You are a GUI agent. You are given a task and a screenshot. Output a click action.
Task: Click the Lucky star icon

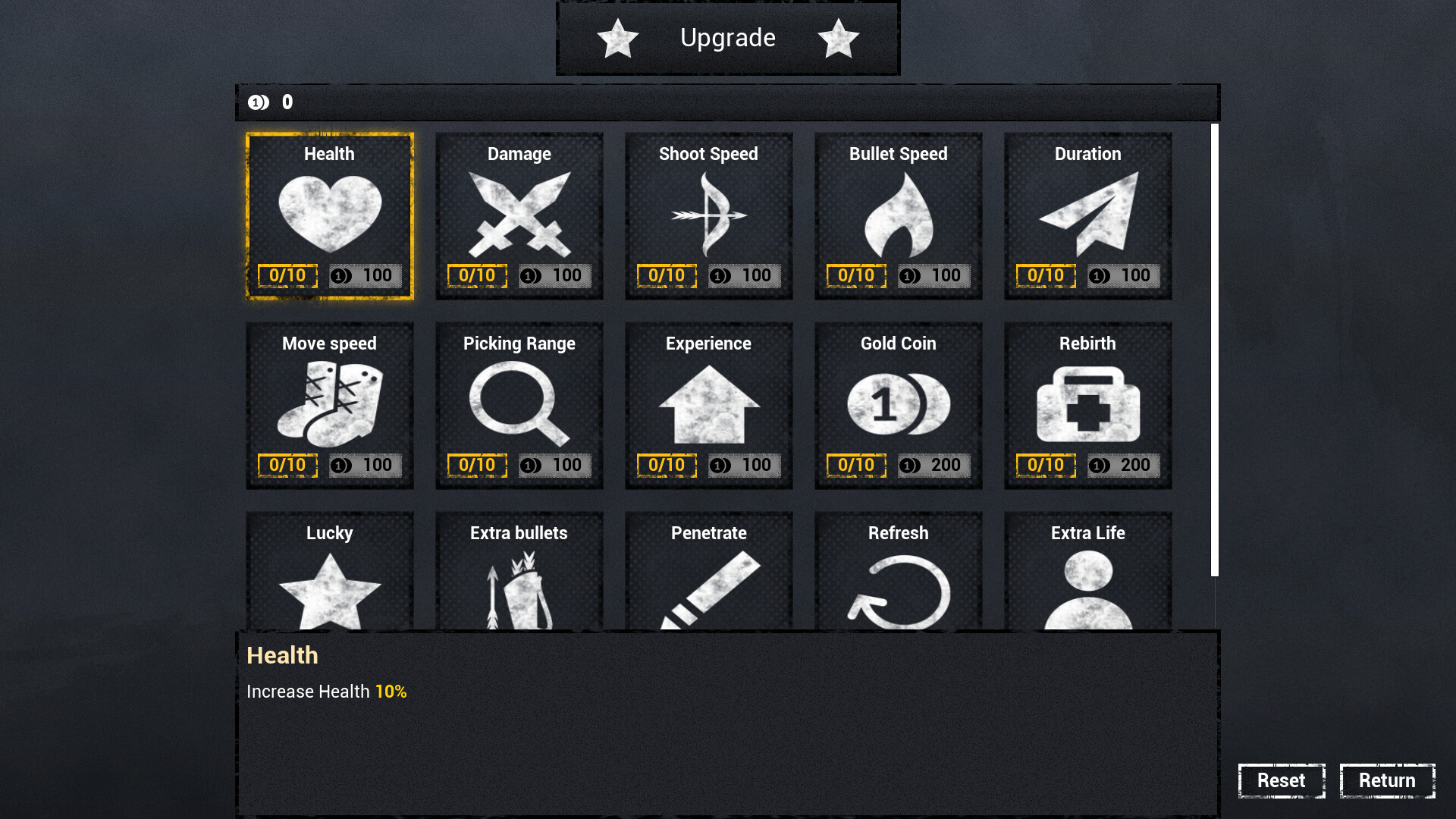pos(329,591)
